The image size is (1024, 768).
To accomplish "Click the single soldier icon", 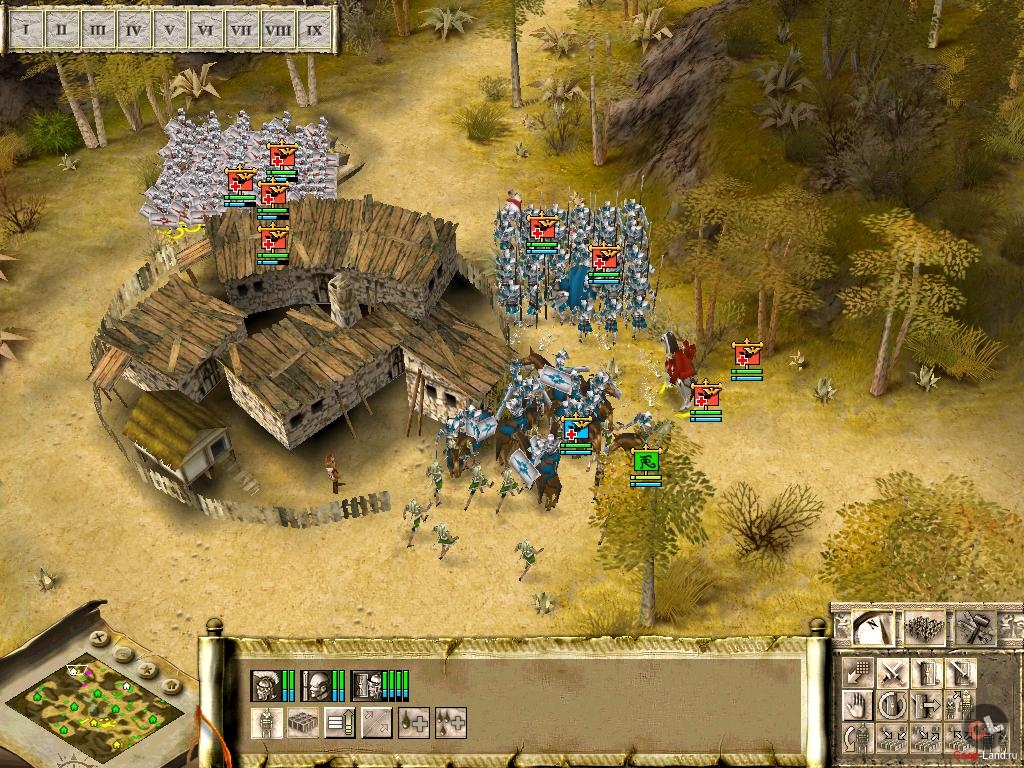I will point(266,722).
